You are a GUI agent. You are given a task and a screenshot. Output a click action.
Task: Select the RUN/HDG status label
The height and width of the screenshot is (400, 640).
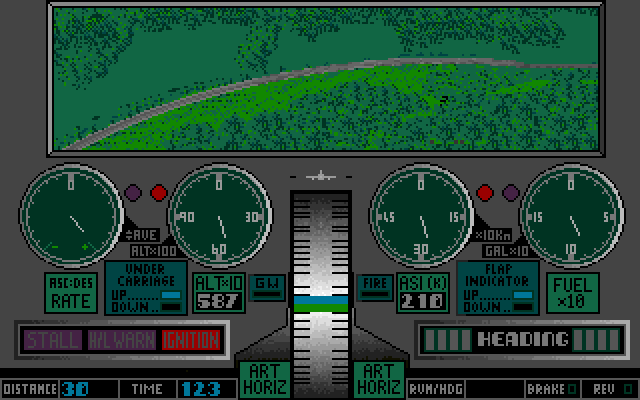click(436, 388)
